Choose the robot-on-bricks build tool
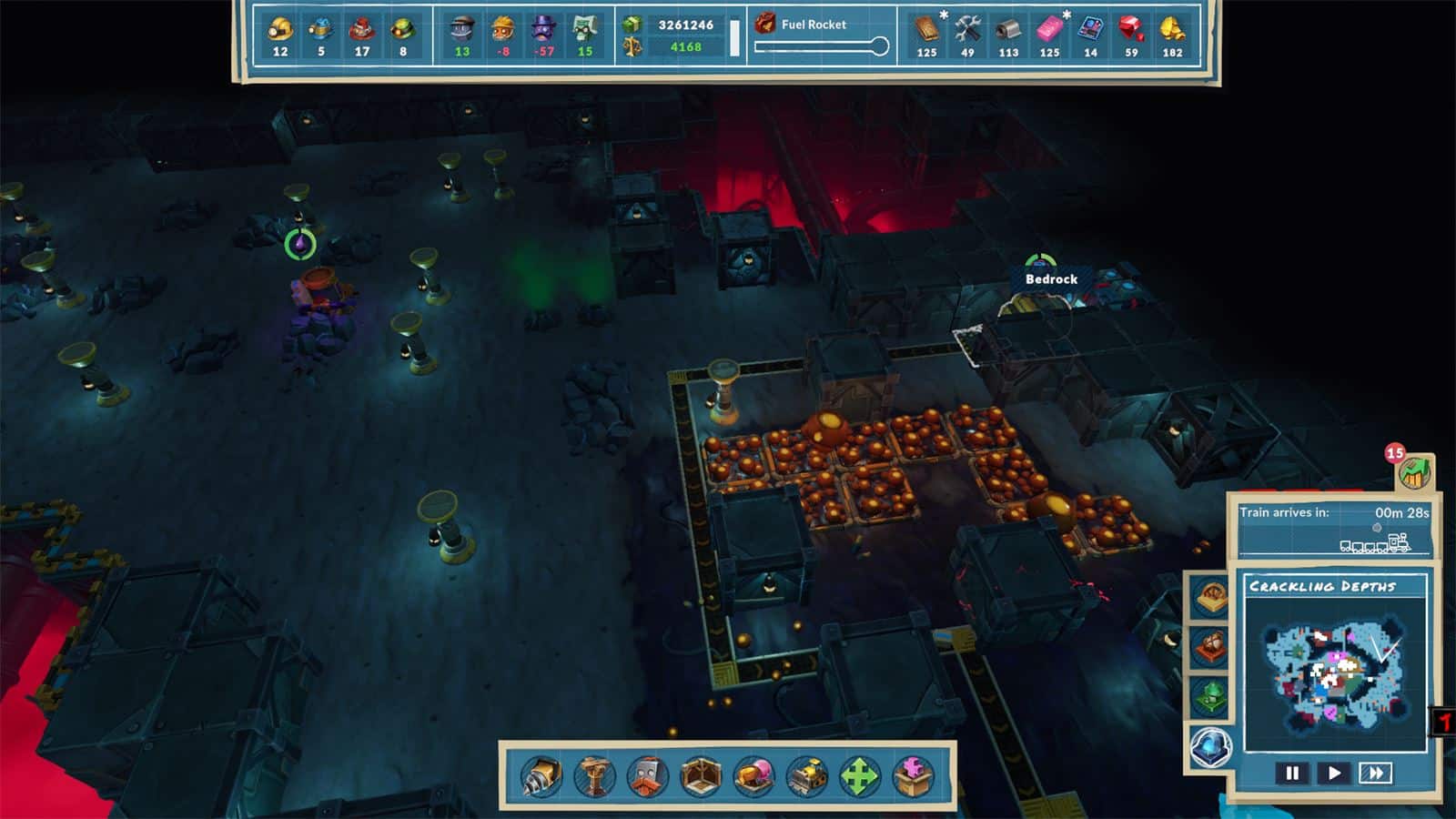 pos(647,776)
